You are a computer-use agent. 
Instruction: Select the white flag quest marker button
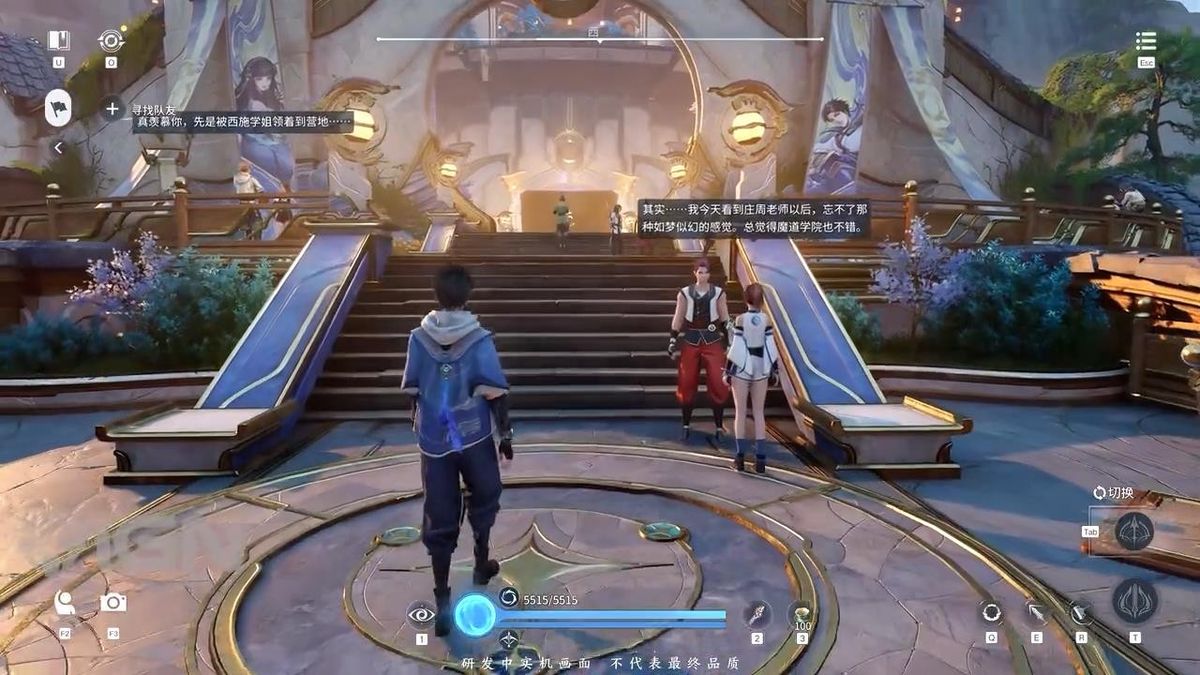click(58, 107)
